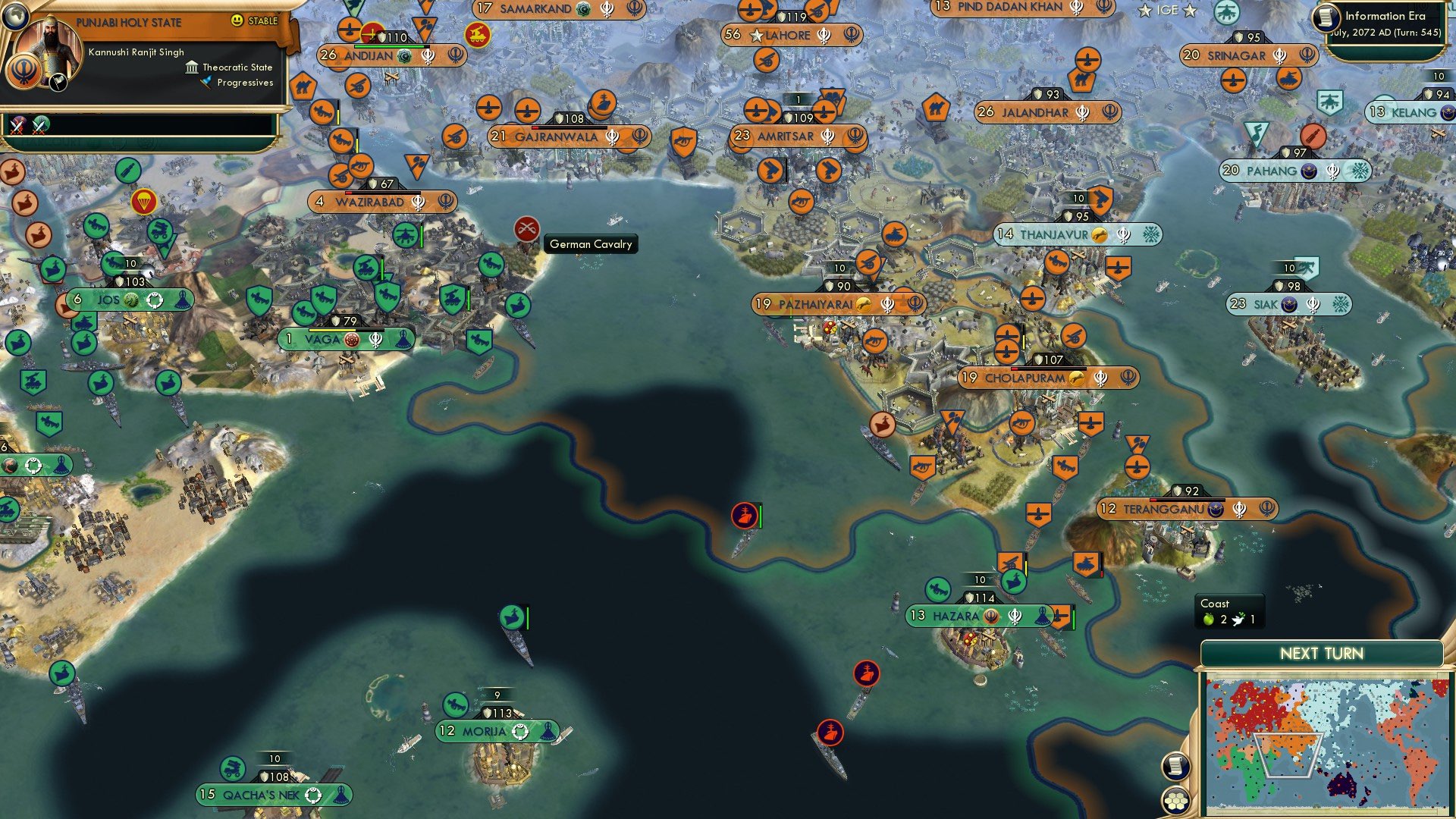Open the notification log scroll beside the minimap
Screen dimensions: 1456x819
(1175, 767)
